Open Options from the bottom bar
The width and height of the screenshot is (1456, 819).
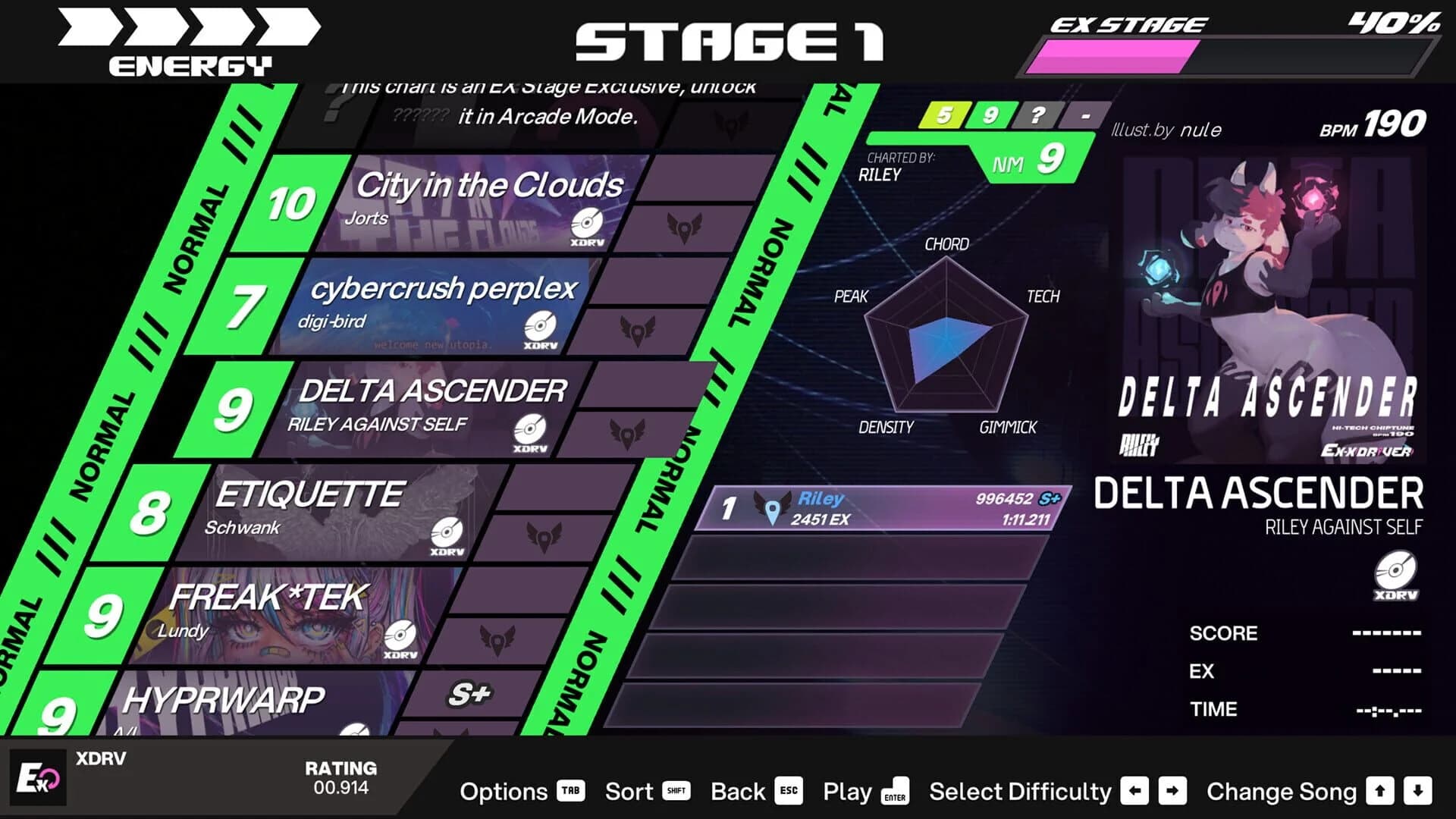(x=504, y=792)
